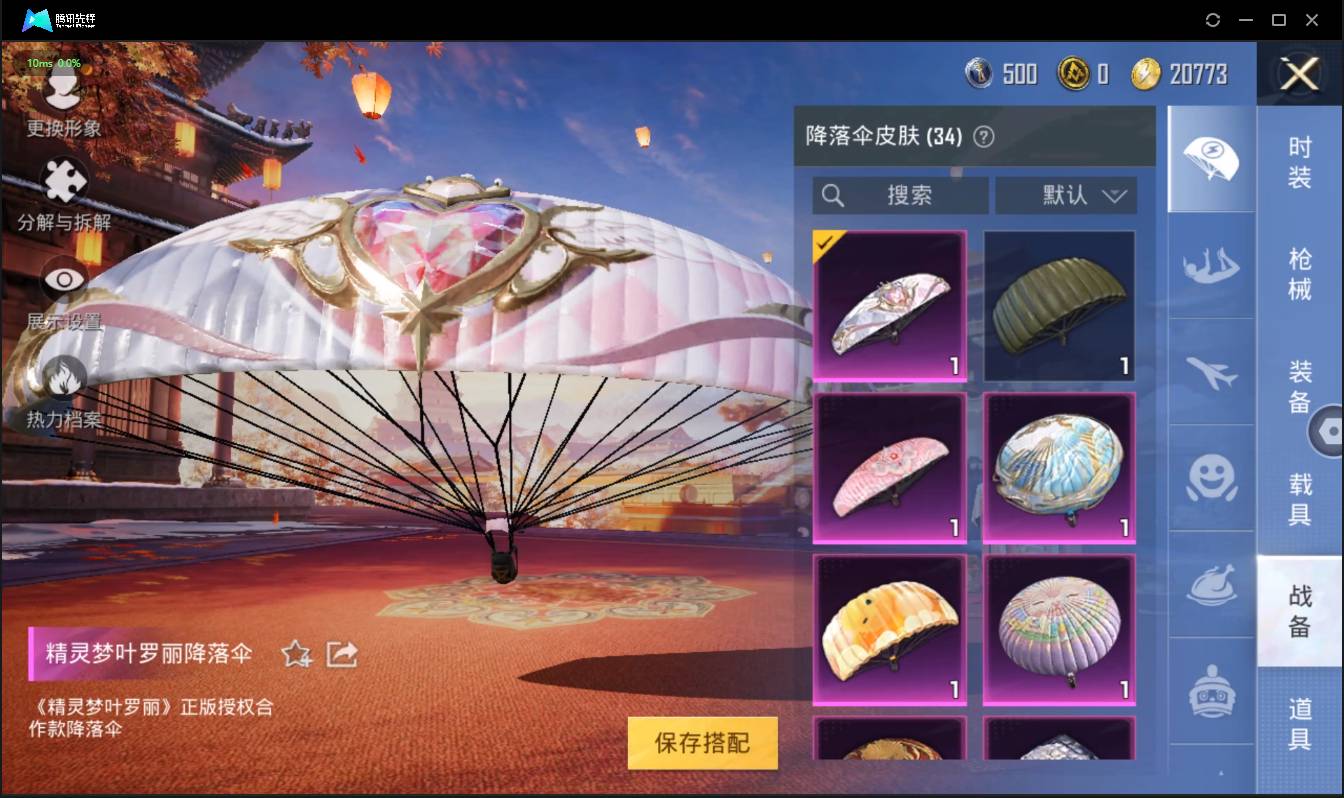Open the 默认 sorting dropdown
The image size is (1344, 798).
point(1066,195)
